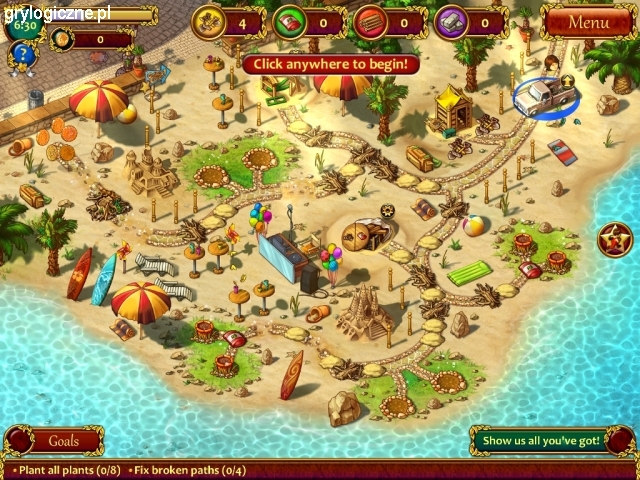Select the wooden planks resource icon
The image size is (640, 480).
point(370,20)
